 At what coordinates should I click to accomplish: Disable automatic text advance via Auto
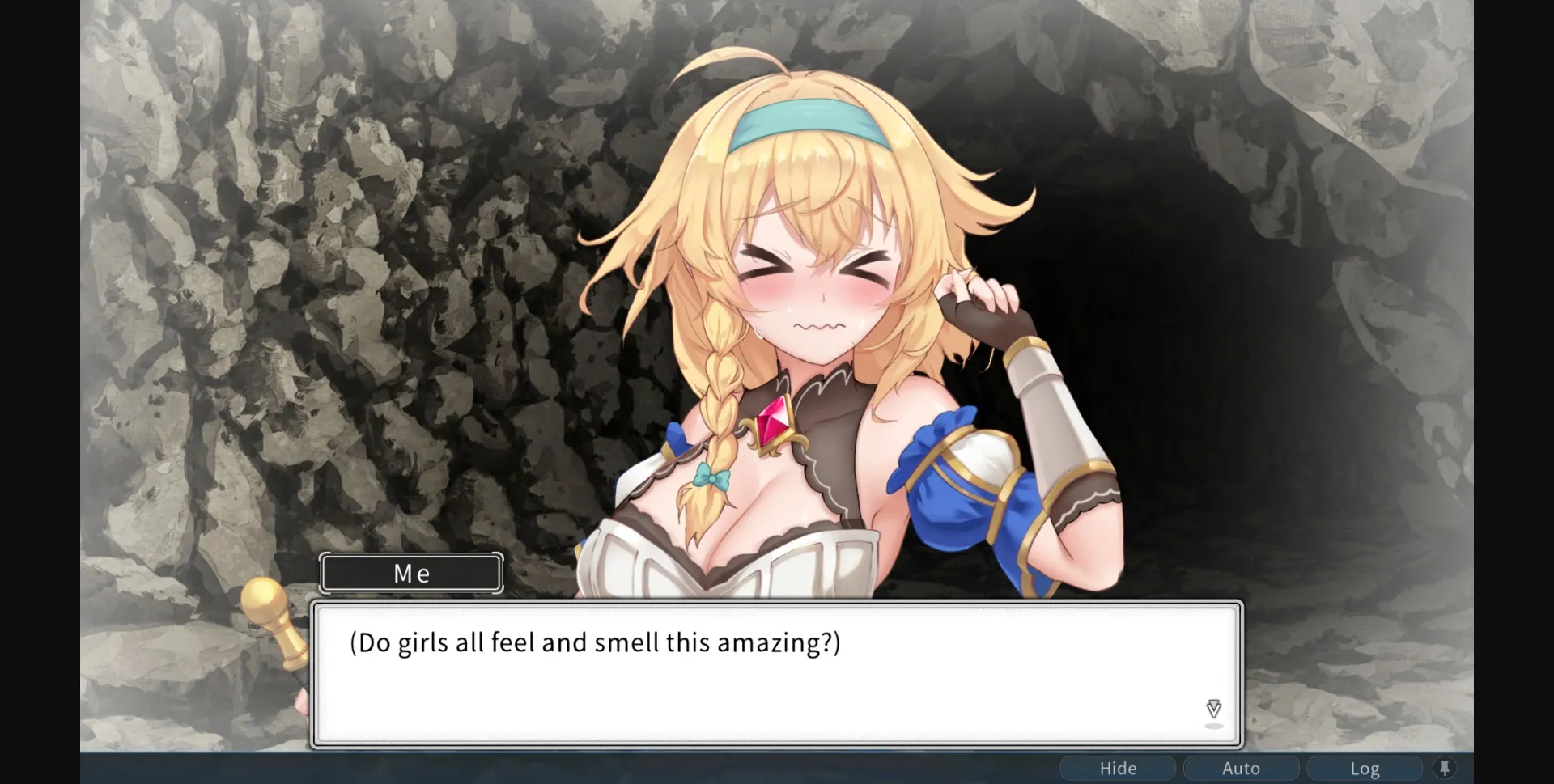(x=1240, y=767)
